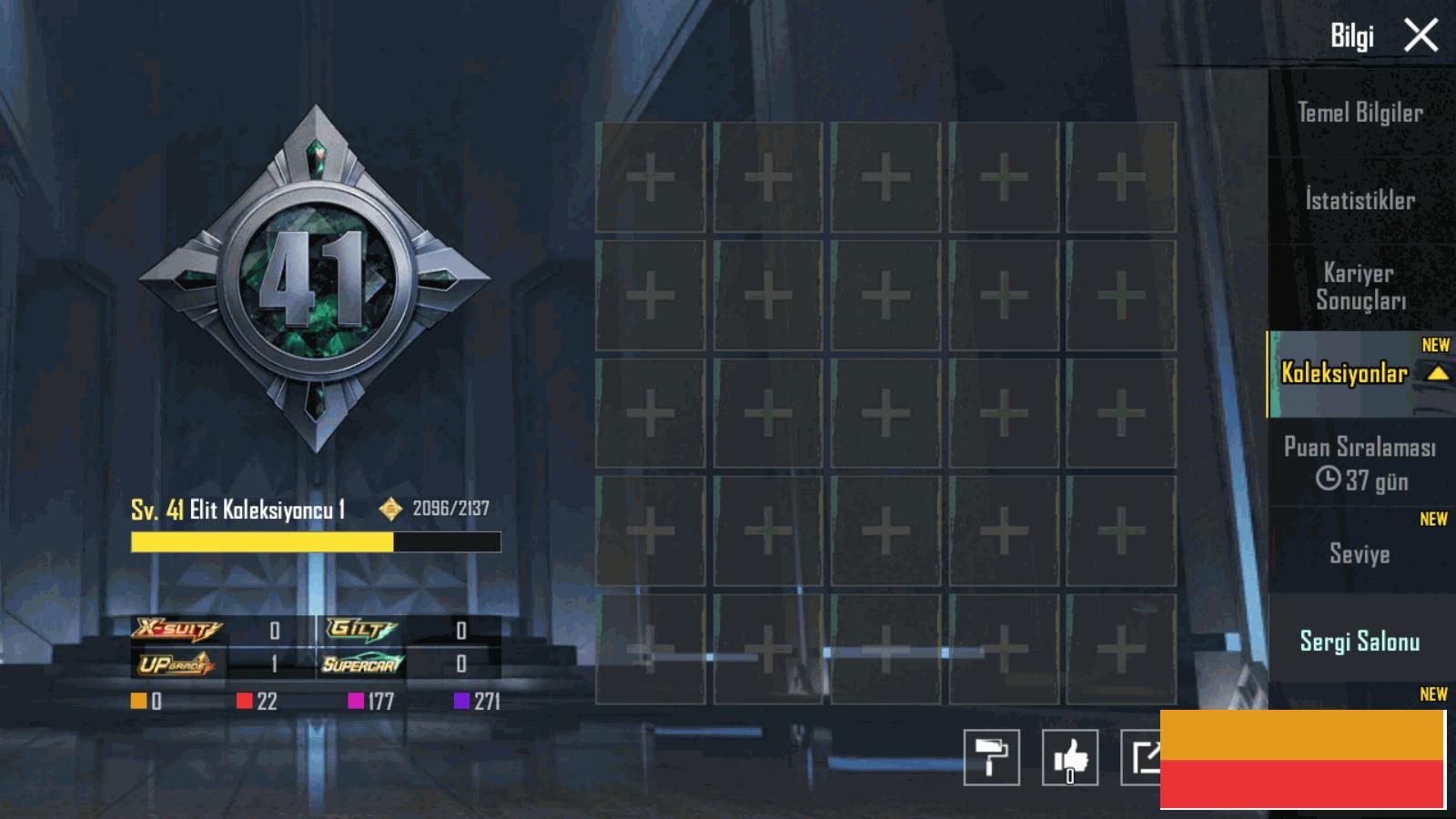Click the level 41 collector badge

point(315,278)
